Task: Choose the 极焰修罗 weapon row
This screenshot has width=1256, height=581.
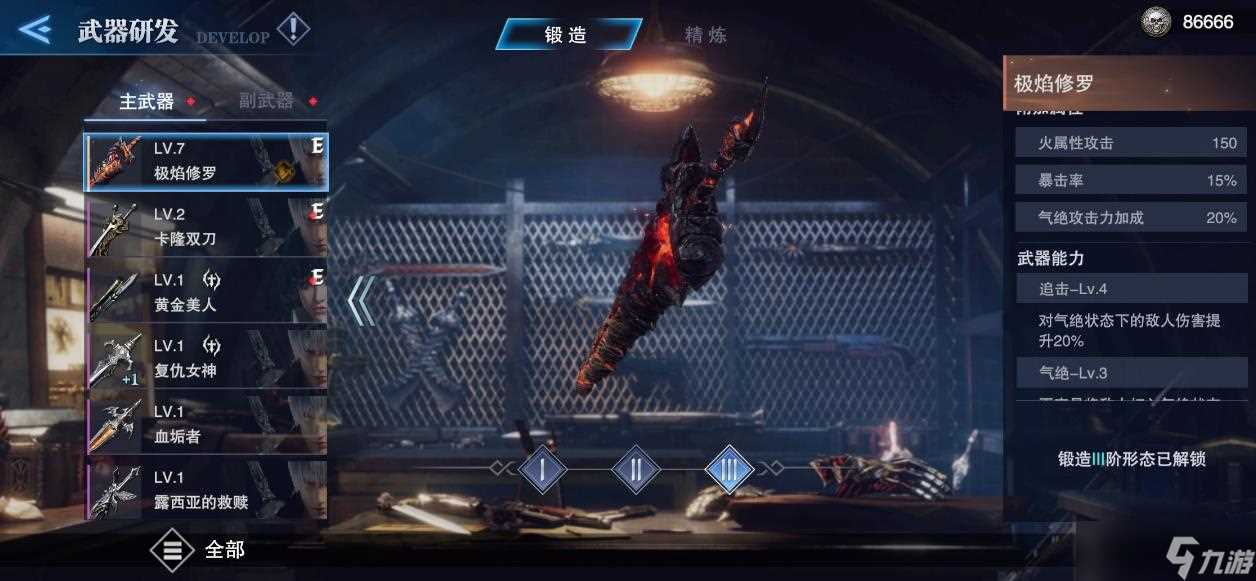Action: [x=206, y=161]
